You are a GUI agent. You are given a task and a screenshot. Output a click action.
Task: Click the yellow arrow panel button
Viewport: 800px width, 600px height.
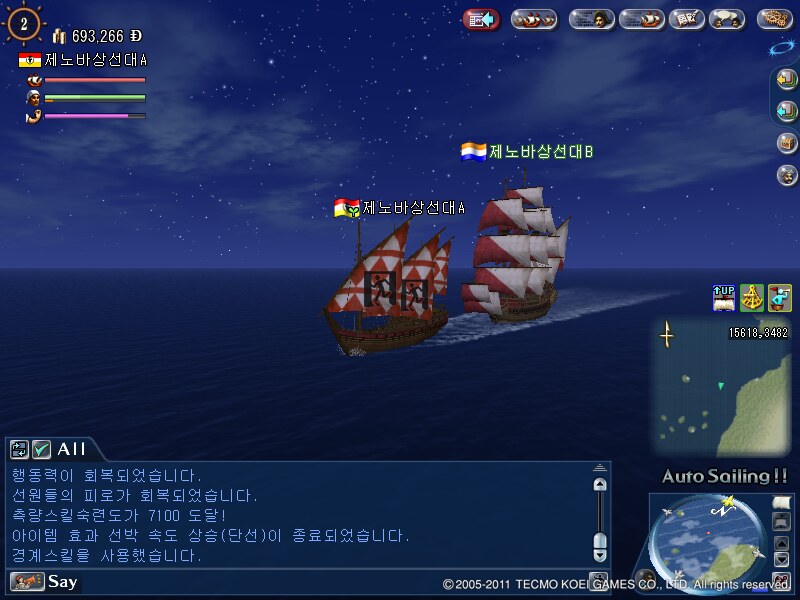pyautogui.click(x=787, y=79)
